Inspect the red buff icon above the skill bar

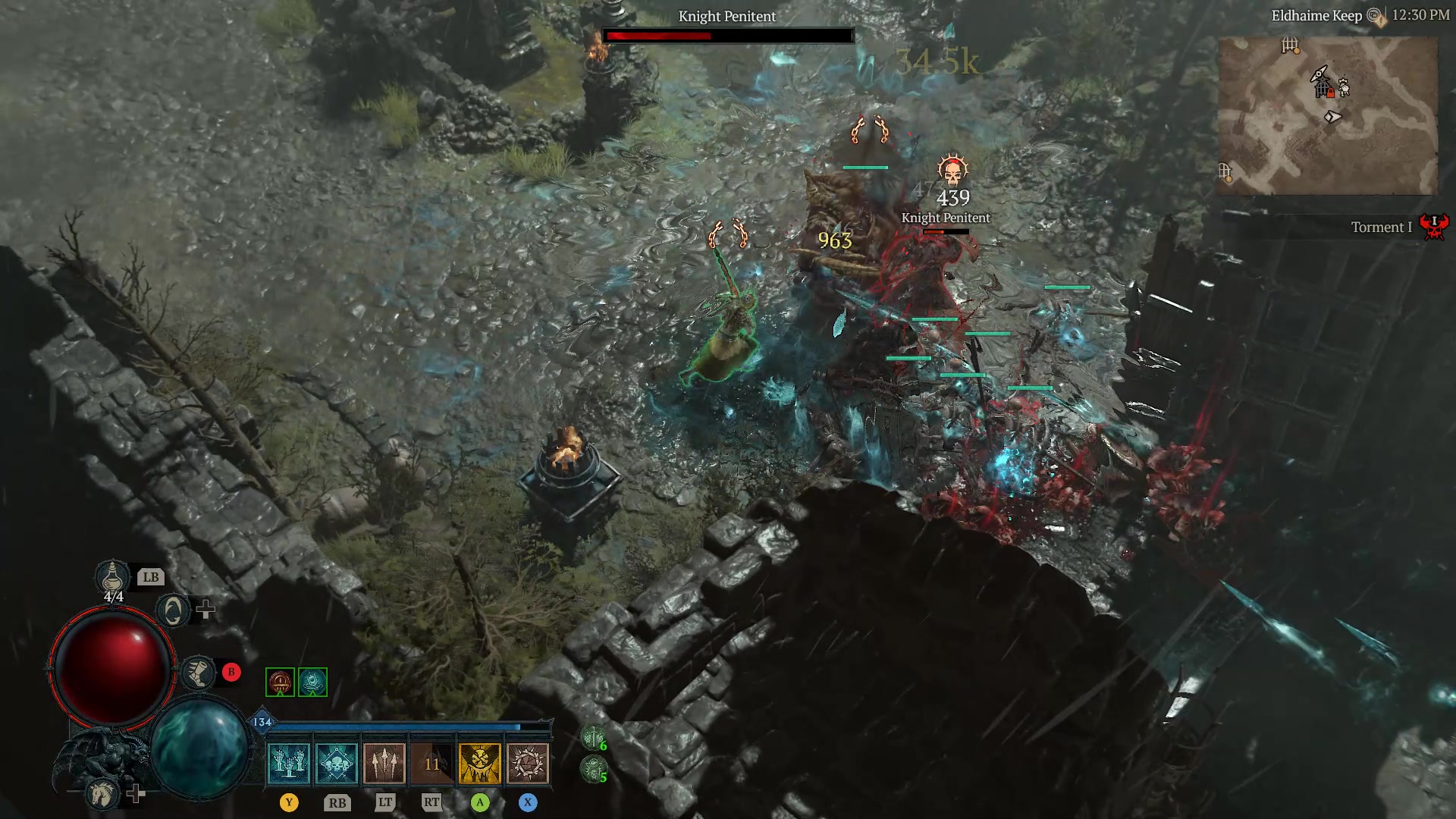(x=280, y=682)
